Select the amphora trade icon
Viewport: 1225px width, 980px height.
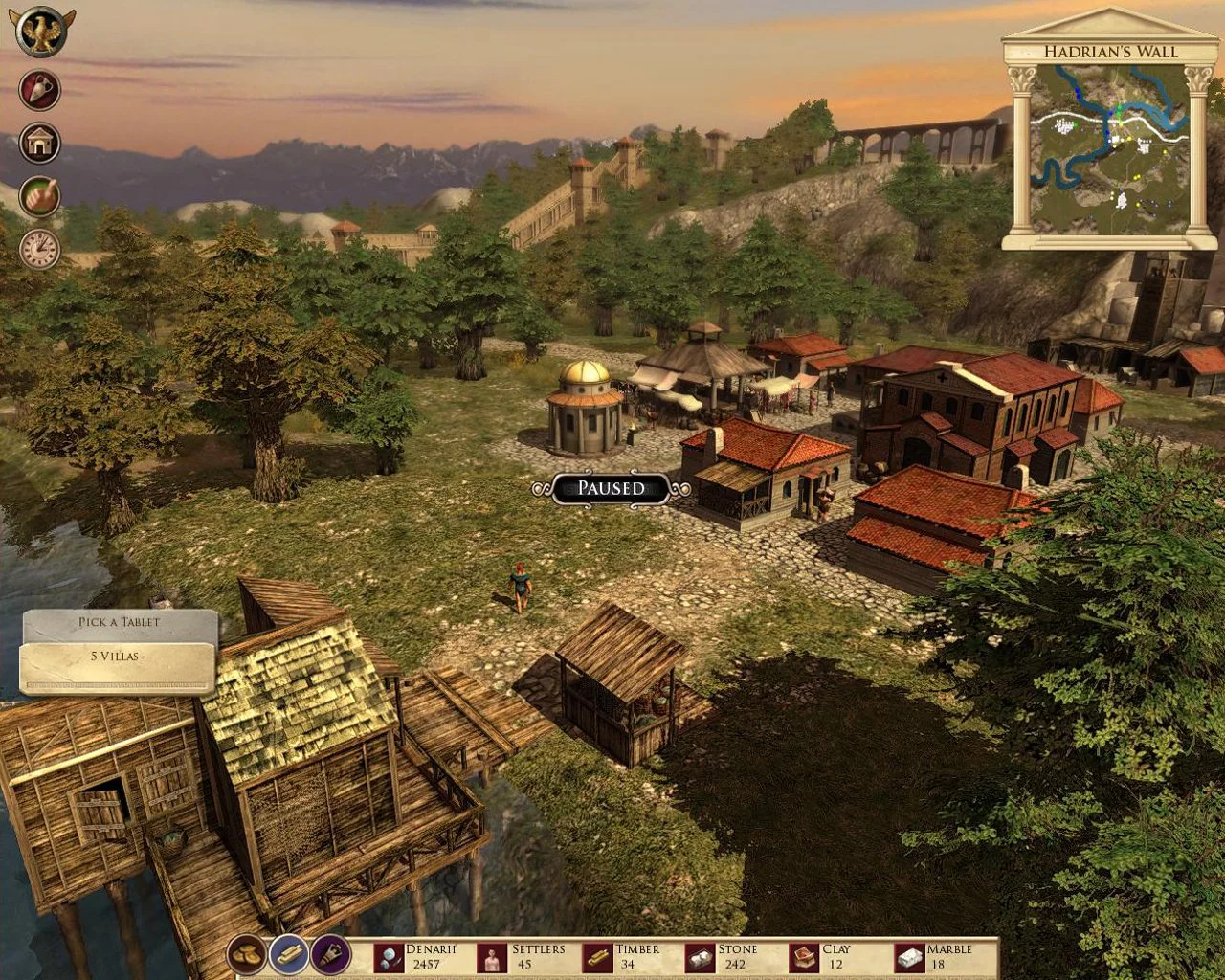(38, 91)
